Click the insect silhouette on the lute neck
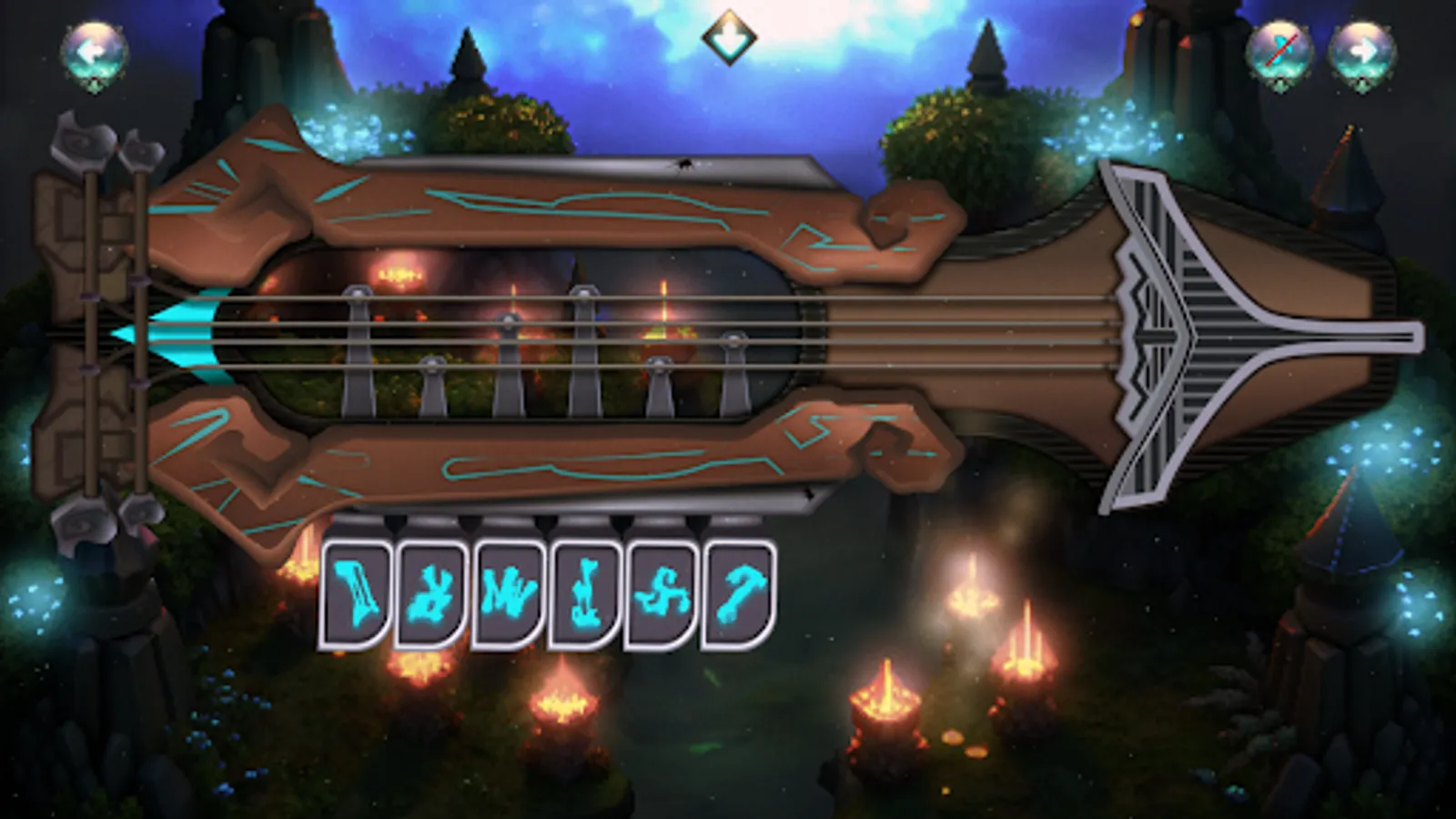Viewport: 1456px width, 819px height. coord(685,165)
